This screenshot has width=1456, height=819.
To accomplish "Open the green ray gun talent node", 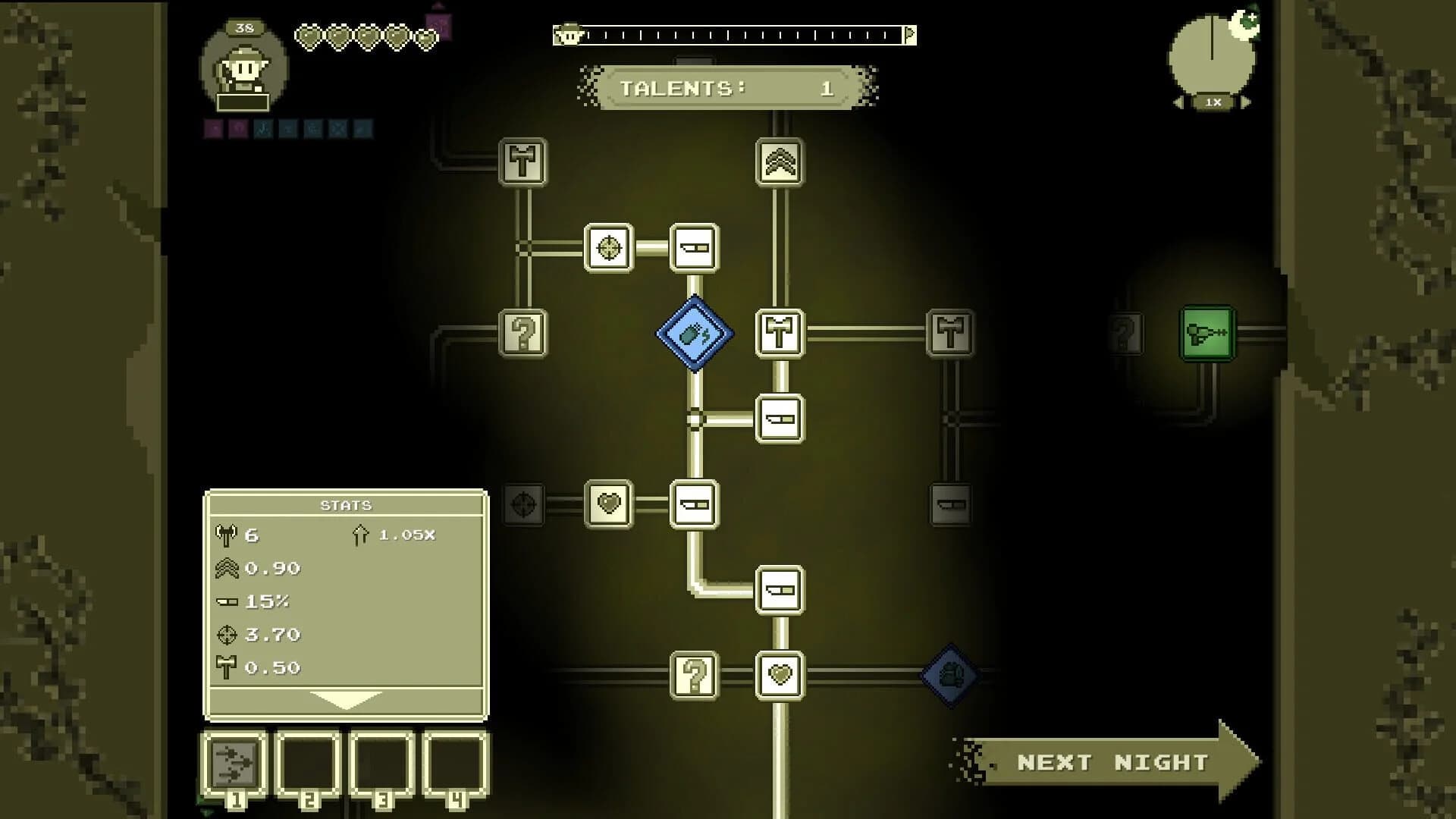I will (1208, 334).
